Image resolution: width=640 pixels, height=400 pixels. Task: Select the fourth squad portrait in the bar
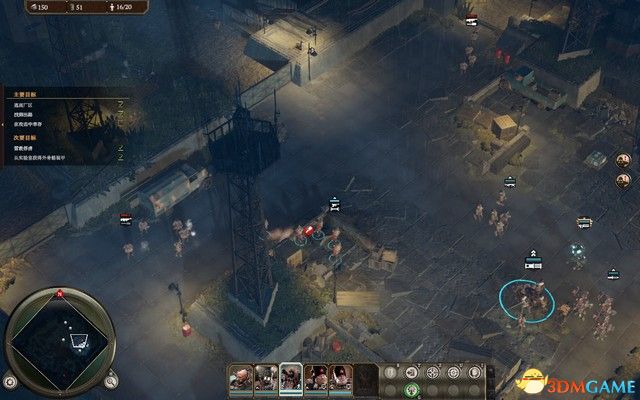pos(316,377)
